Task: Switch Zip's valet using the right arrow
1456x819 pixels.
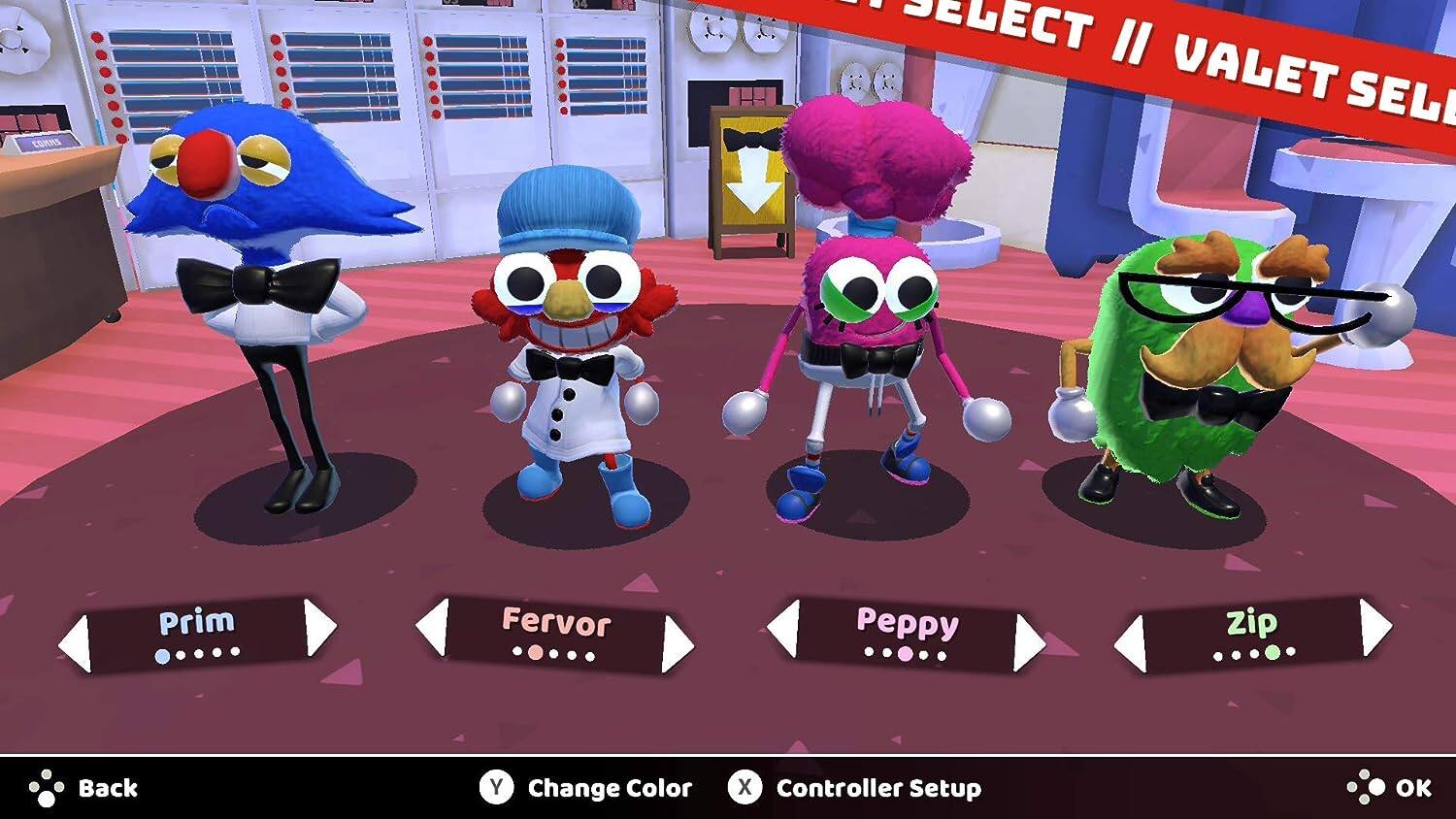Action: pos(1374,627)
